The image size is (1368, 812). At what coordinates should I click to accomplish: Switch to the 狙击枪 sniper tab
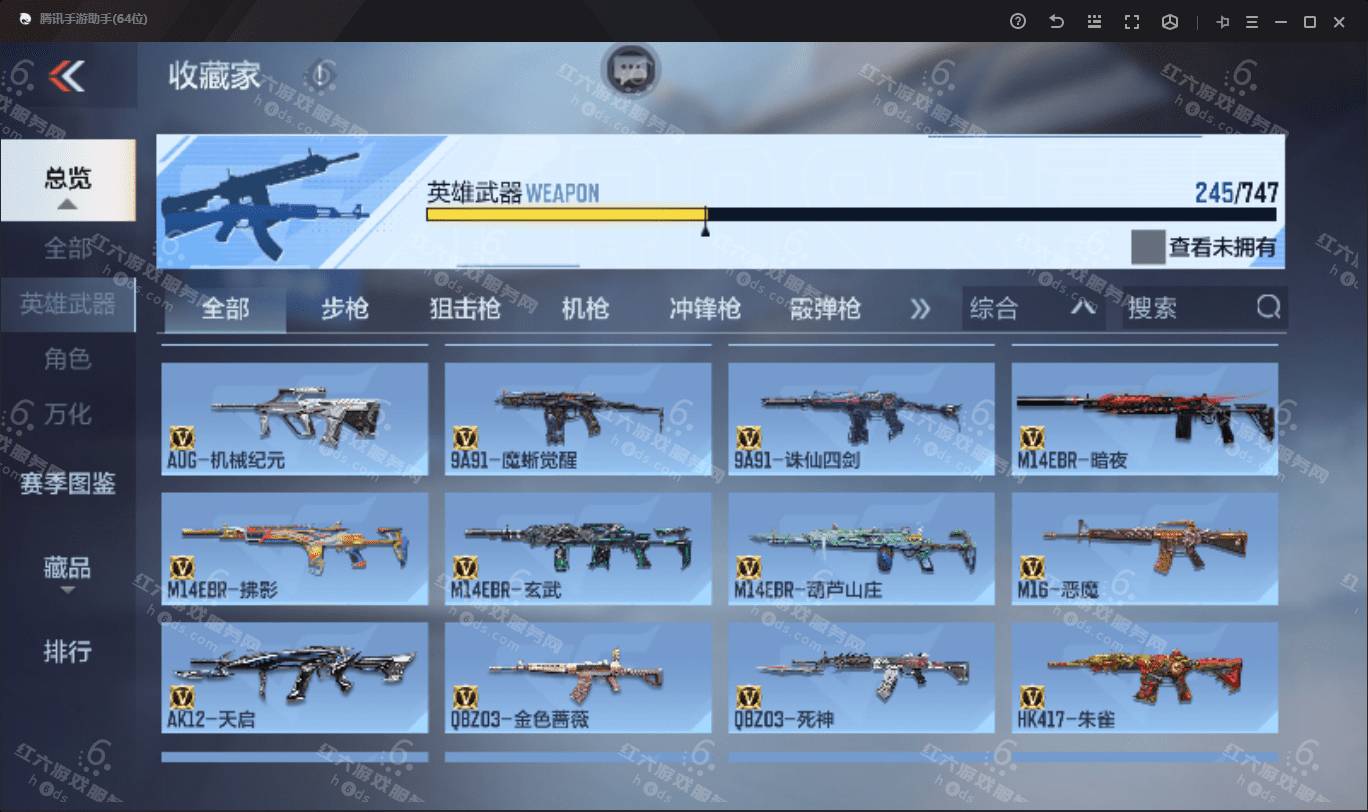[x=464, y=309]
